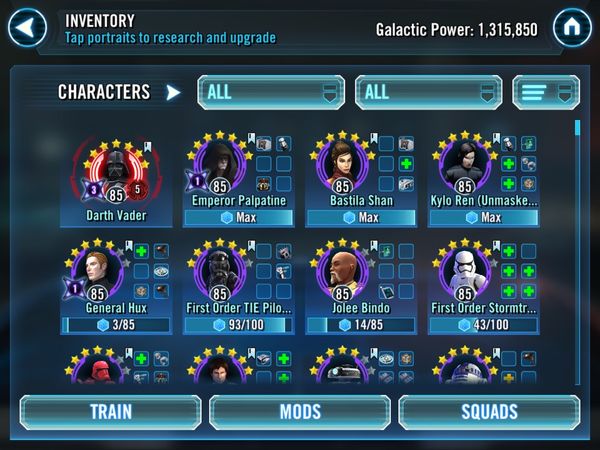
Task: Go back using the arrow button
Action: pos(28,24)
